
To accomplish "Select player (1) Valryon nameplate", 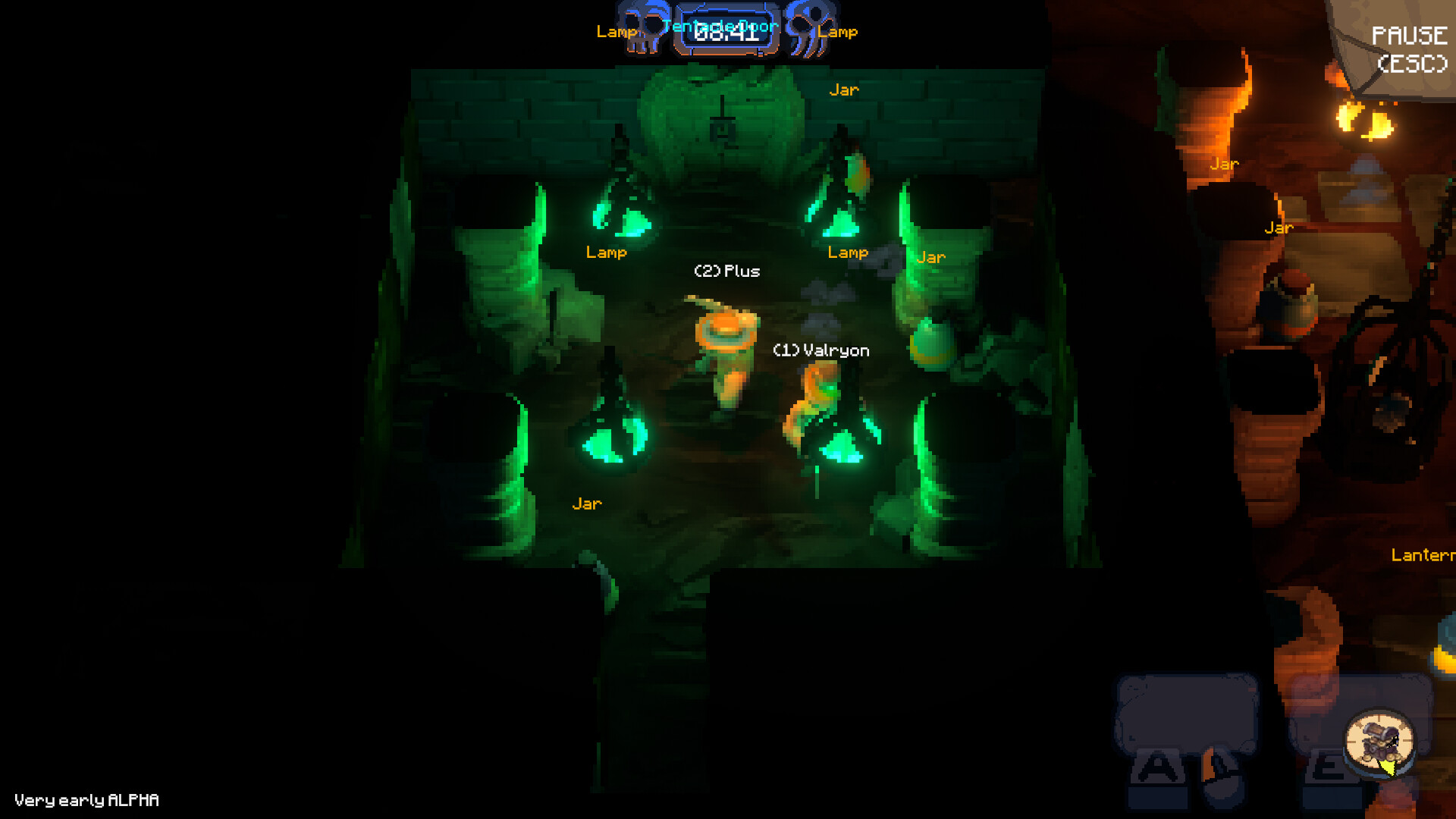I will 821,350.
